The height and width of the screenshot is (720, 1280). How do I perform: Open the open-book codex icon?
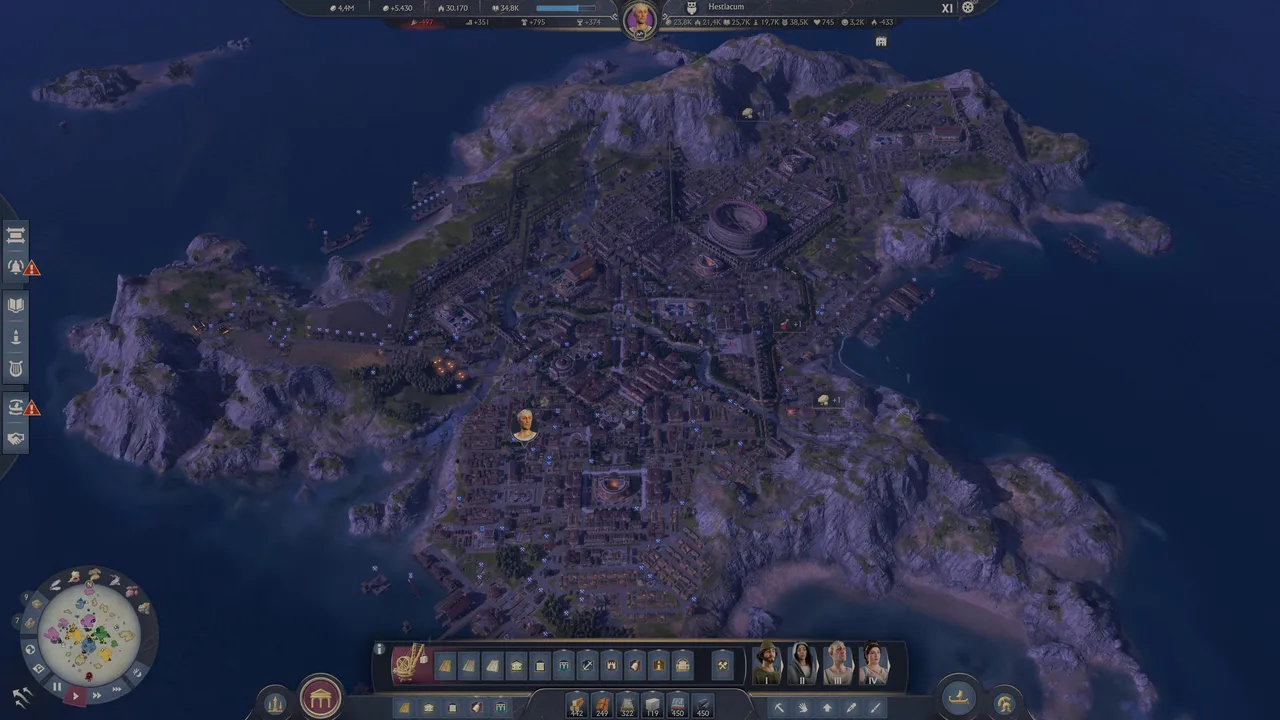click(x=16, y=305)
